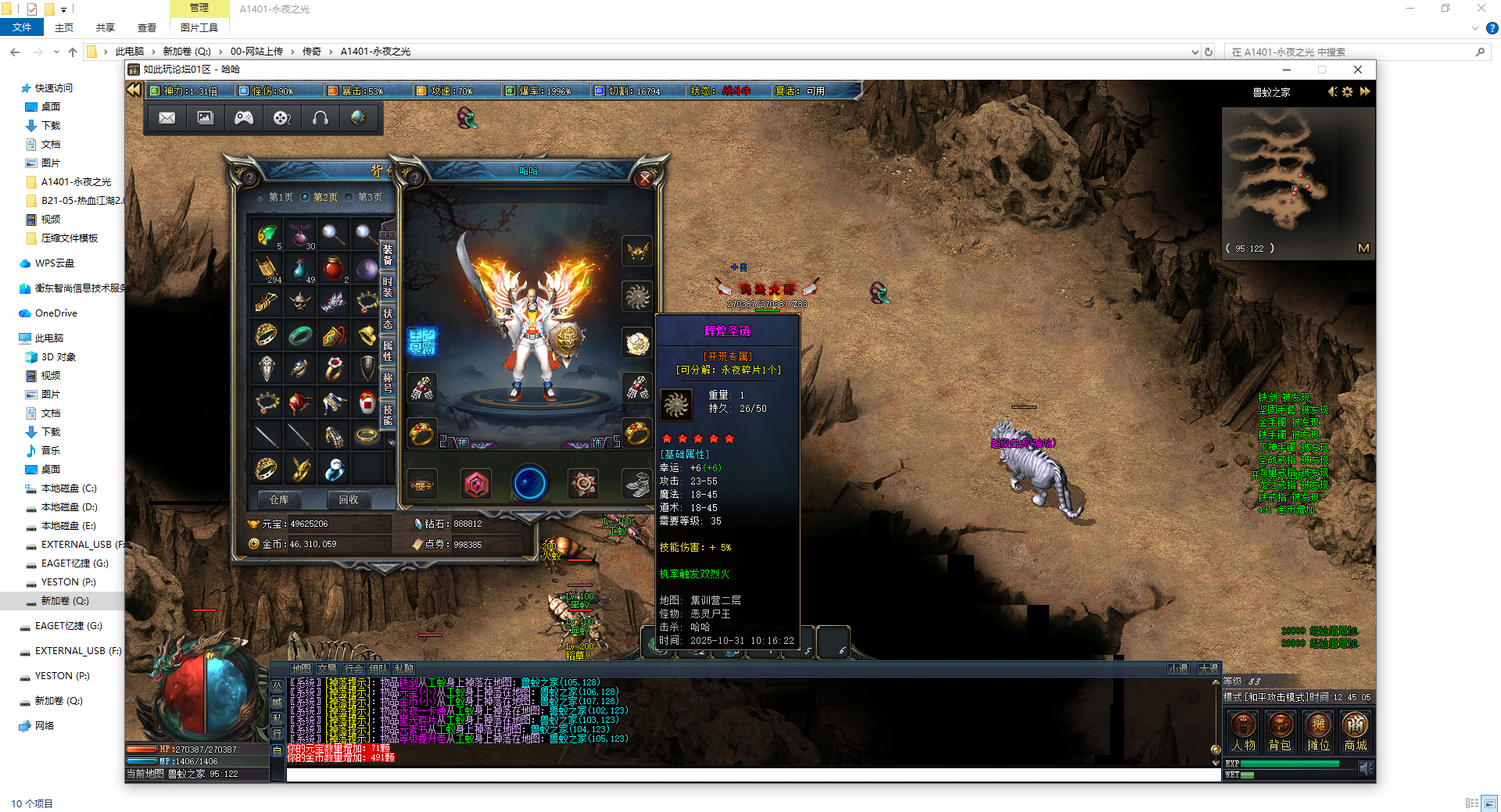Image resolution: width=1501 pixels, height=812 pixels.
Task: Switch chat to the 行会 guild channel
Action: coord(353,669)
